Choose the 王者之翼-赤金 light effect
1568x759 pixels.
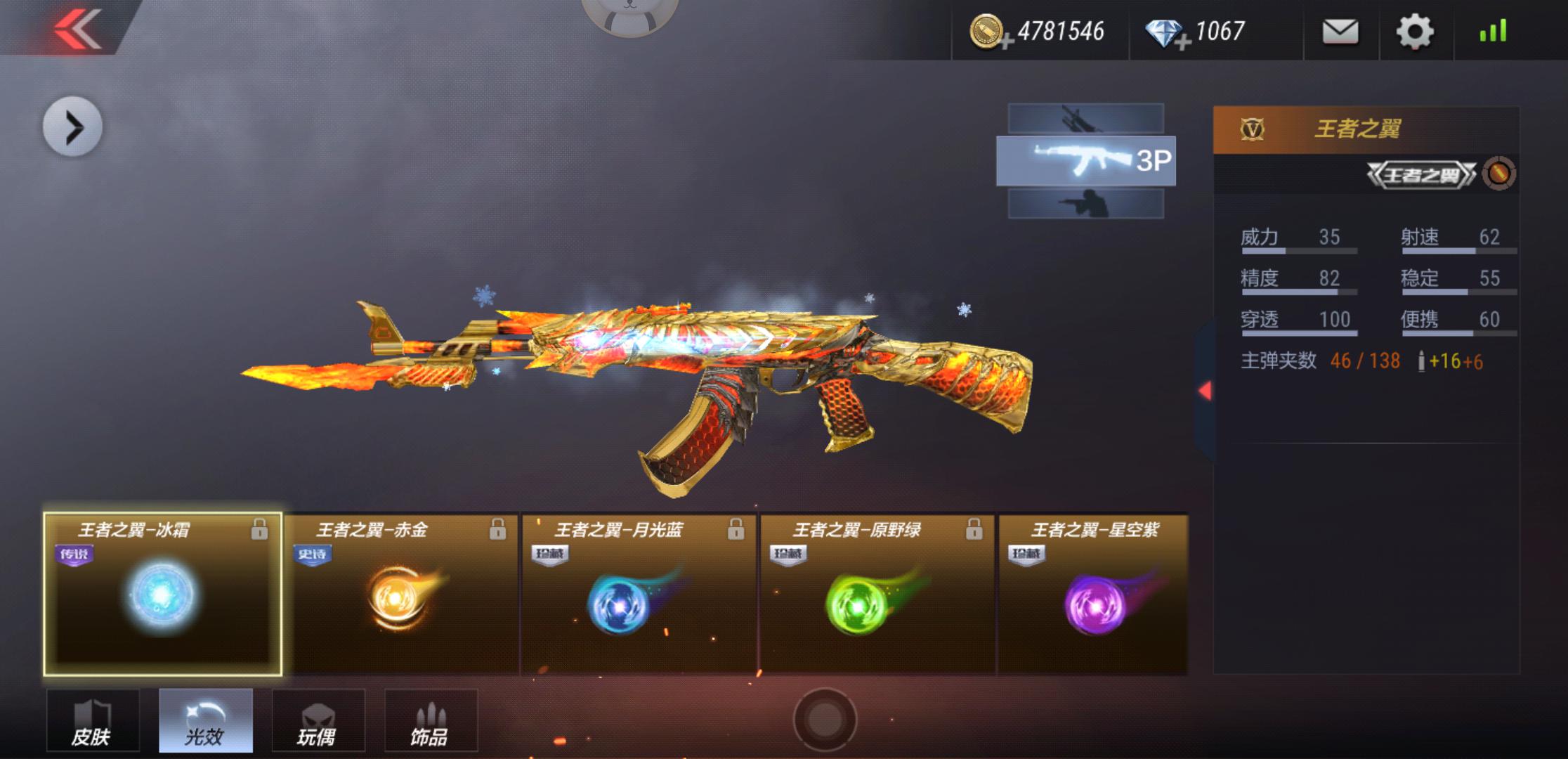click(x=400, y=595)
